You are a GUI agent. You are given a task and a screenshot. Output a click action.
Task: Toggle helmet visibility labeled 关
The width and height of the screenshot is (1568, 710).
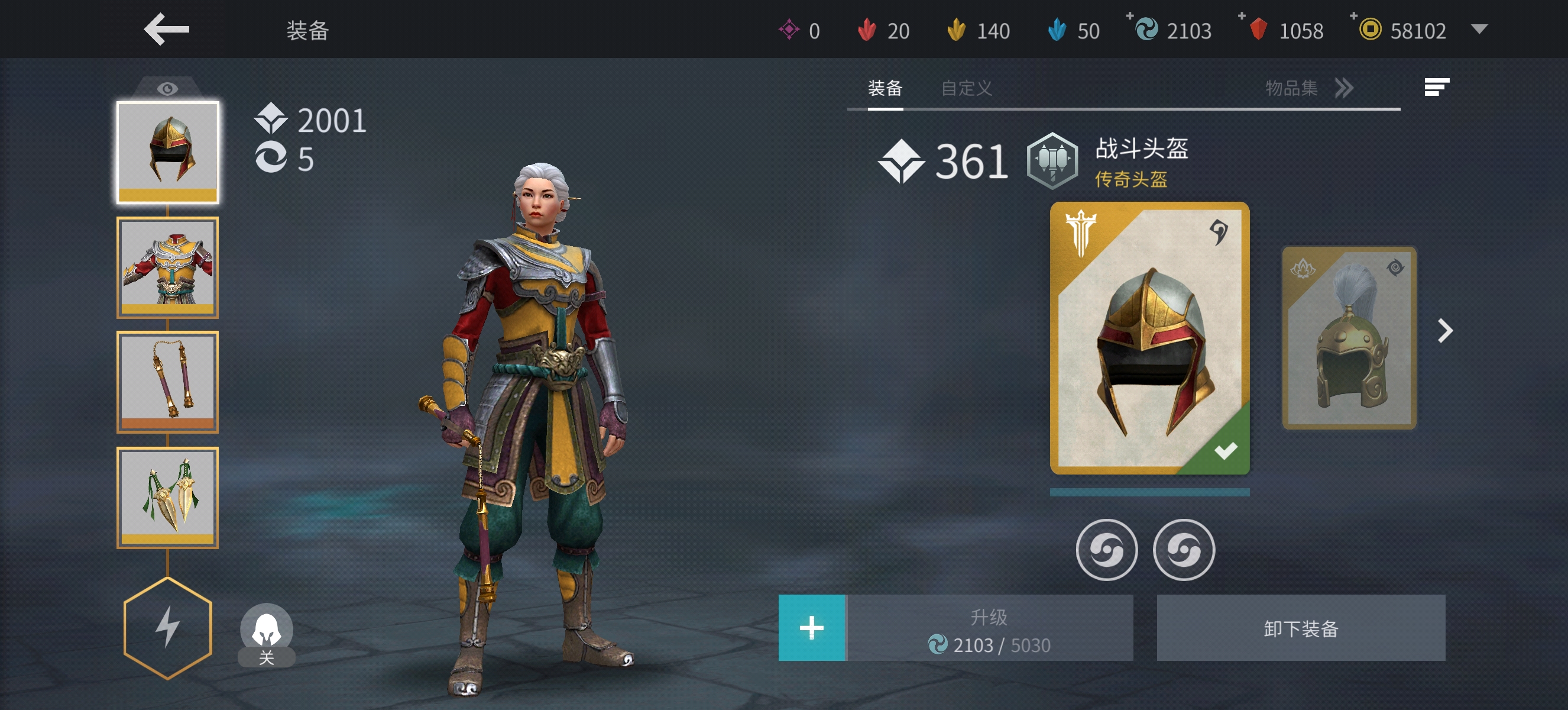click(266, 633)
